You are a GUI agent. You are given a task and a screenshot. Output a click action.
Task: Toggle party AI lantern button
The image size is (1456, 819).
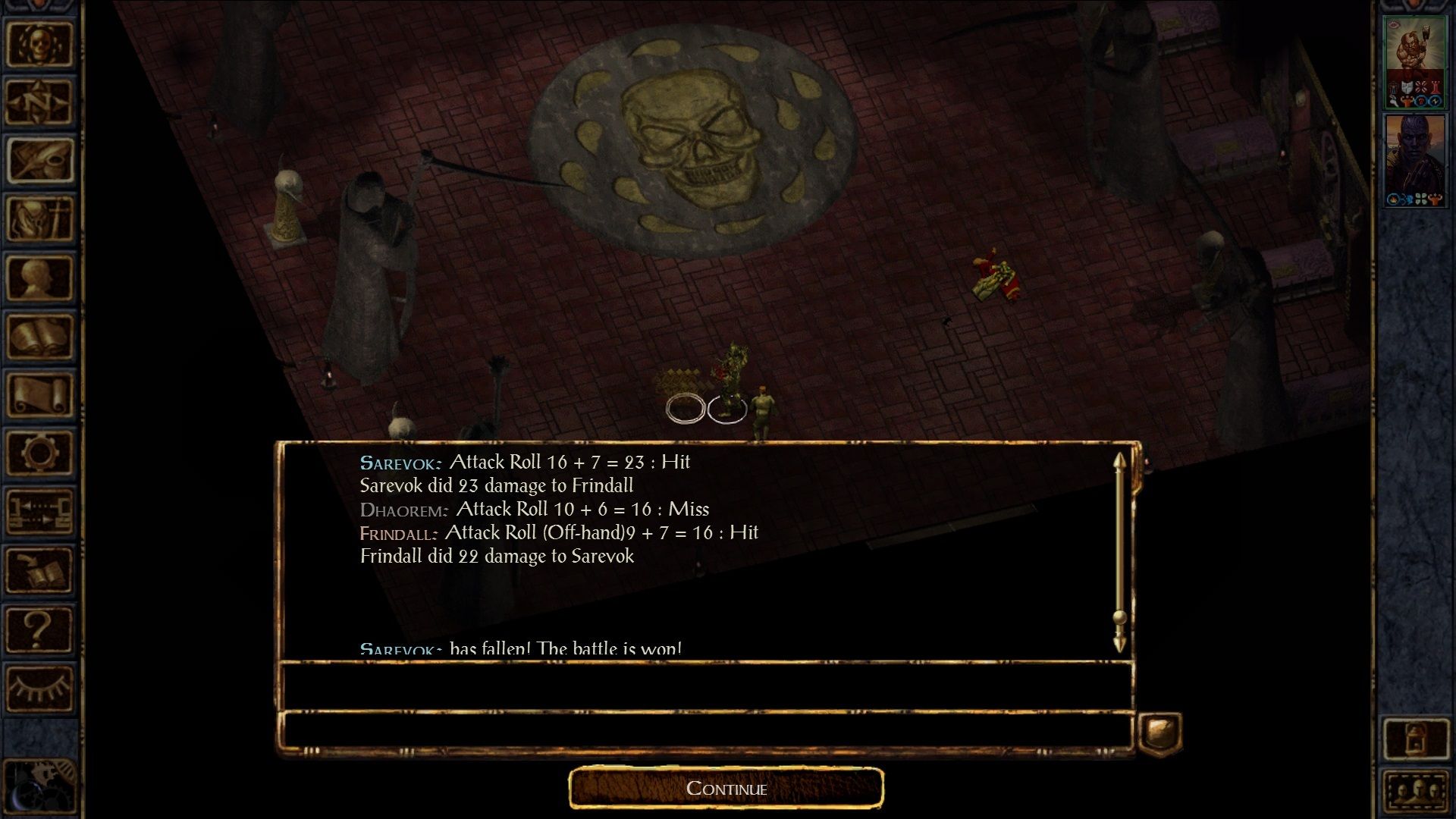pos(1415,738)
